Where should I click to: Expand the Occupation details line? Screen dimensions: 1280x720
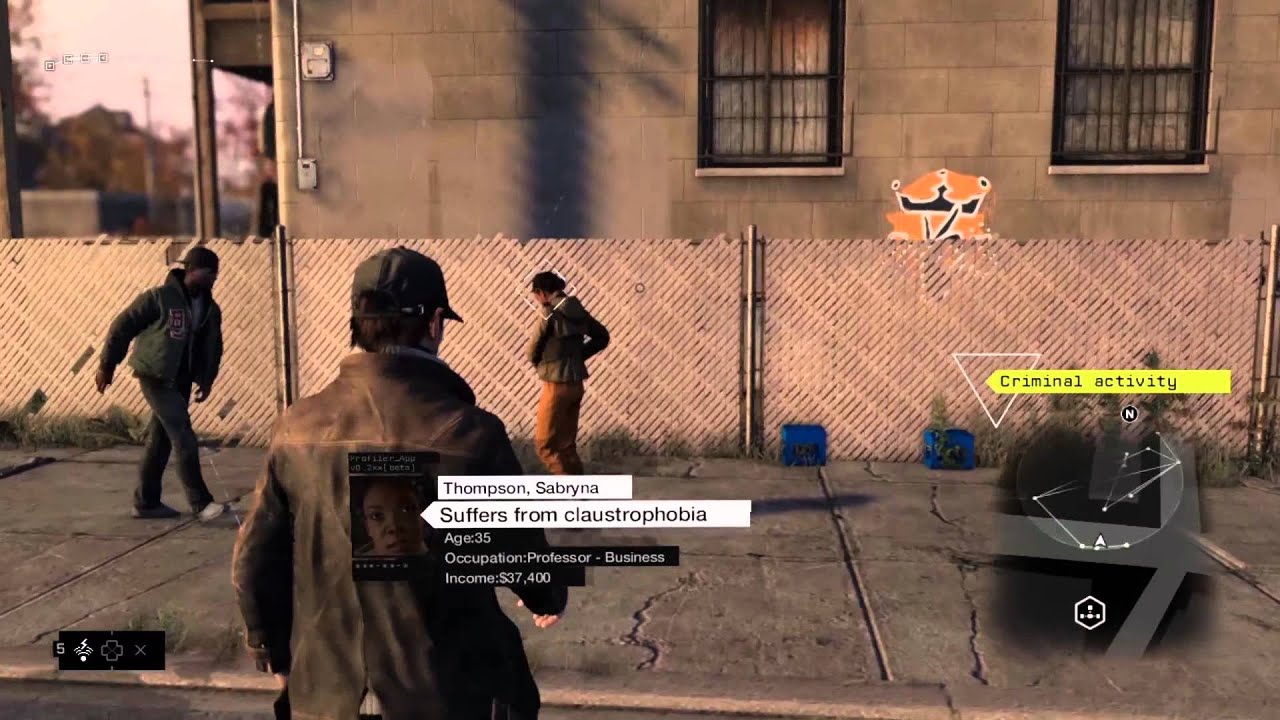(553, 557)
